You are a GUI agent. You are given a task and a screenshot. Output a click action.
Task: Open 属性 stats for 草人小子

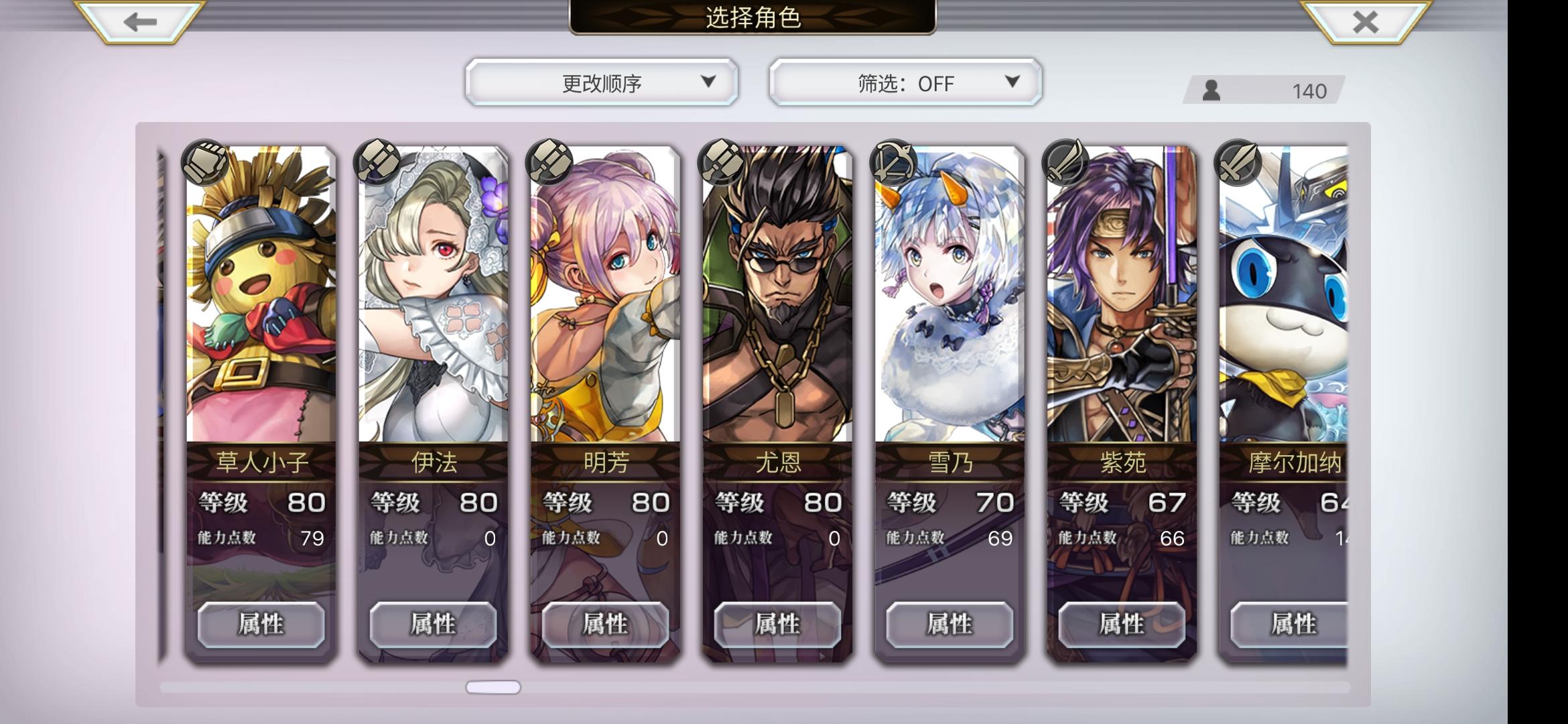[x=261, y=625]
